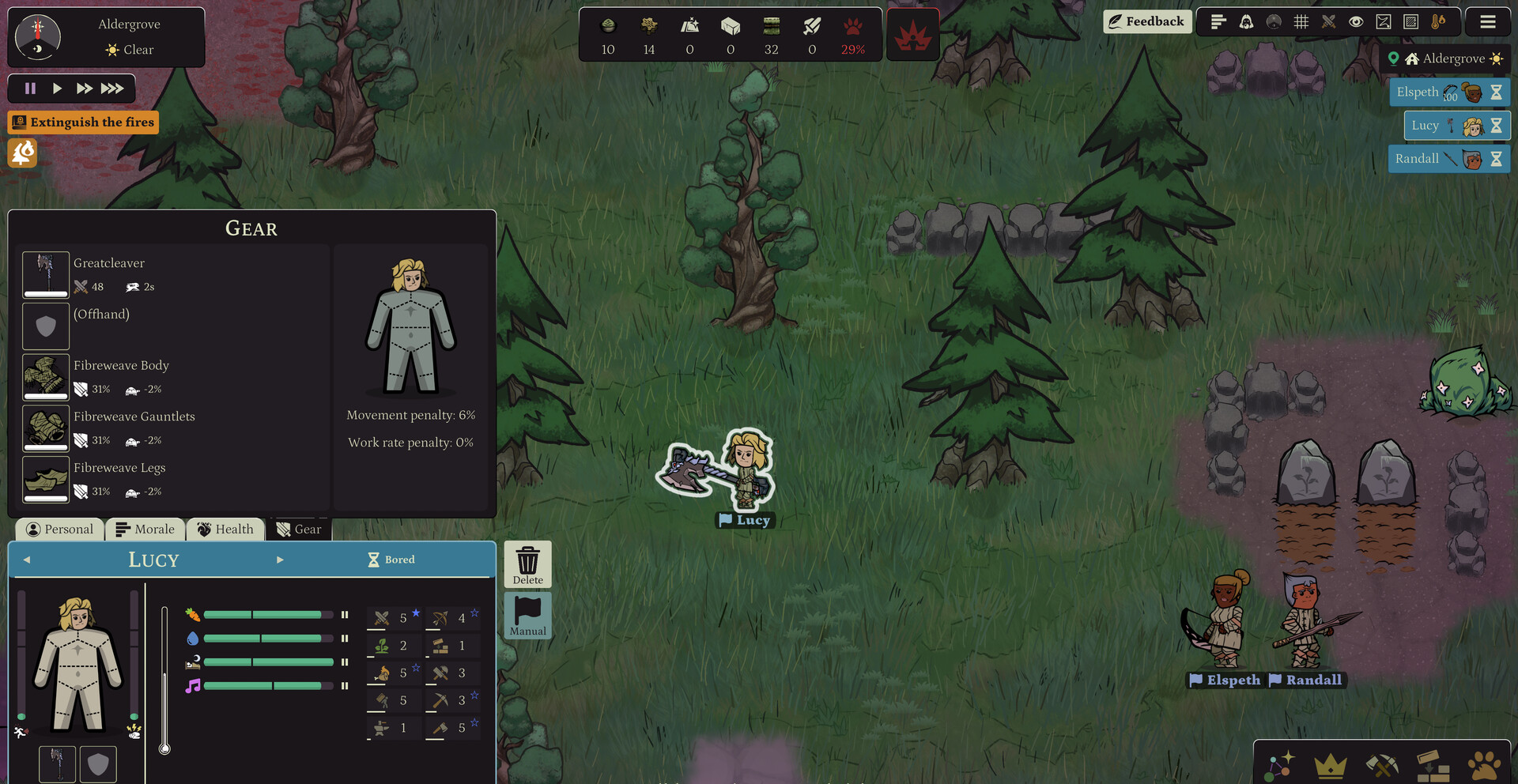Switch to the Morale tab
Viewport: 1518px width, 784px height.
145,529
